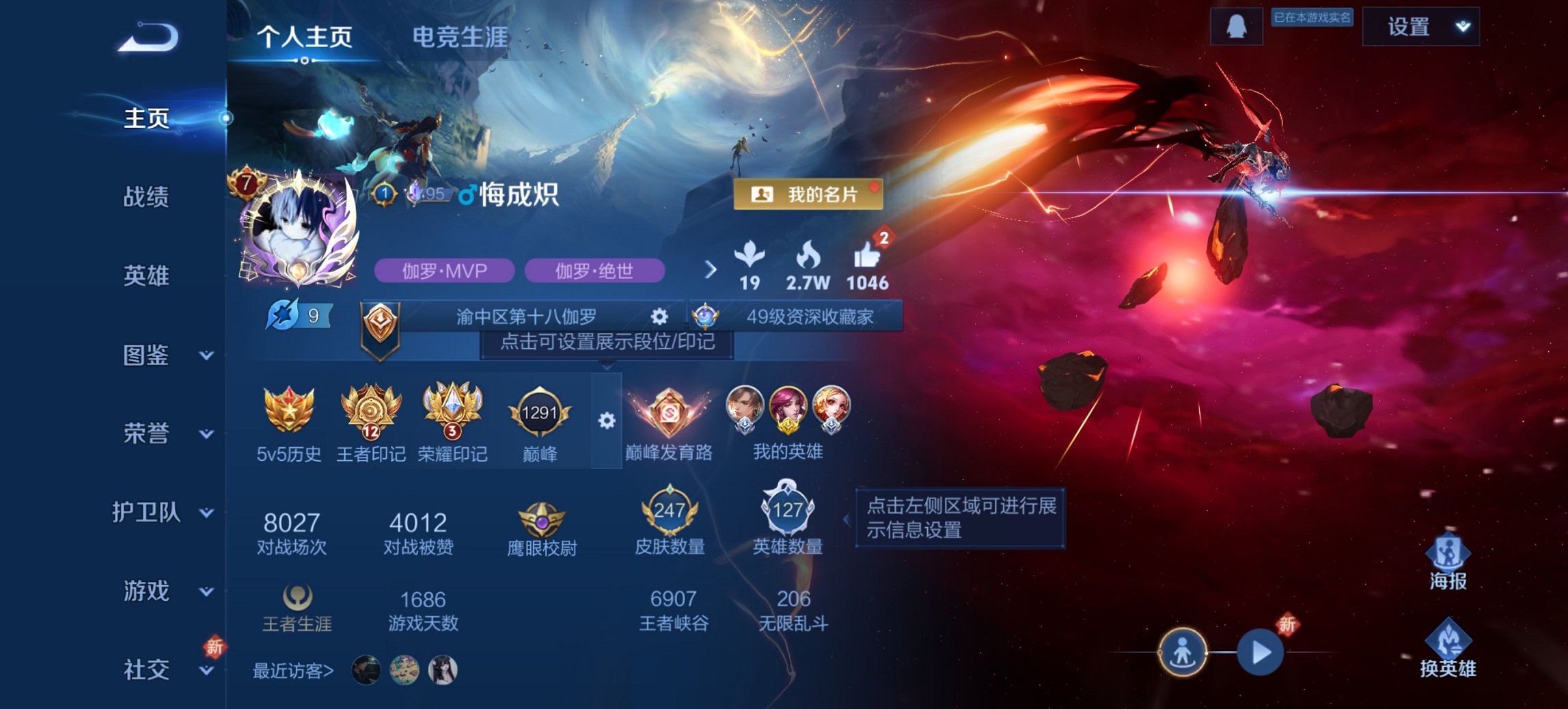Screen dimensions: 1568x709
Task: Open the gear next to 渝中区第十八伽罗
Action: [658, 317]
